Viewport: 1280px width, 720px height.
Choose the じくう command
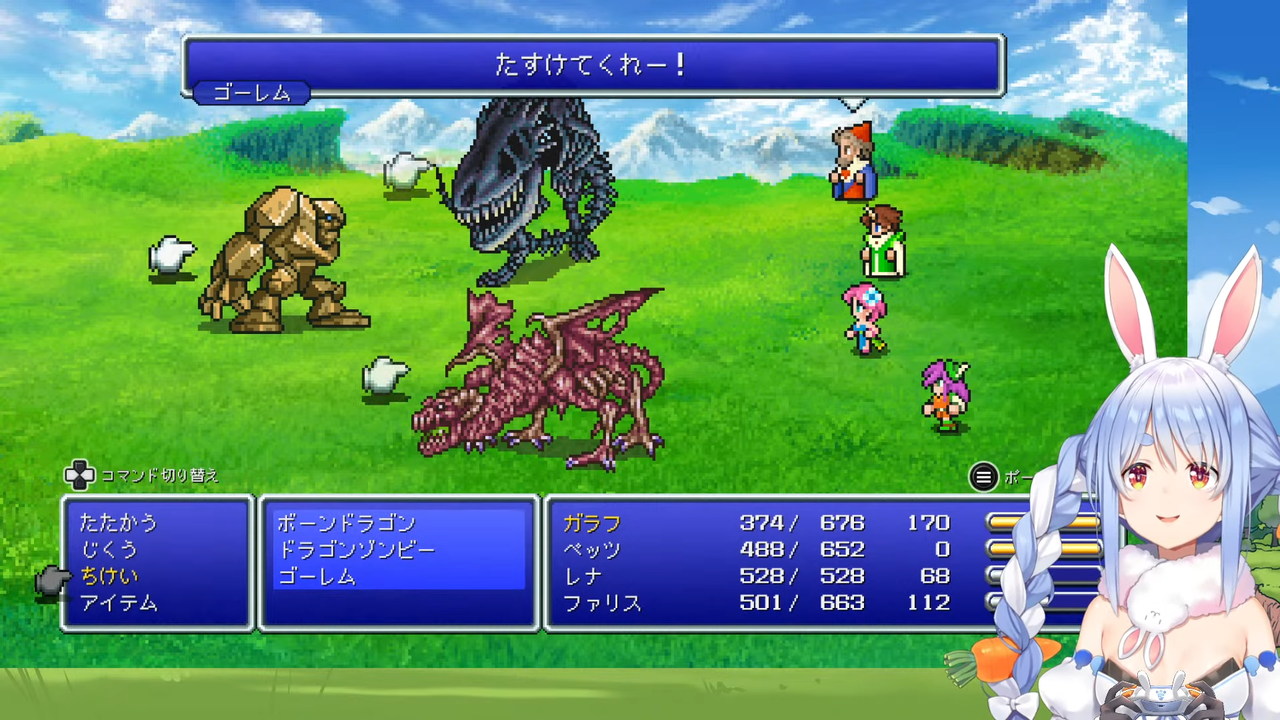click(x=113, y=548)
